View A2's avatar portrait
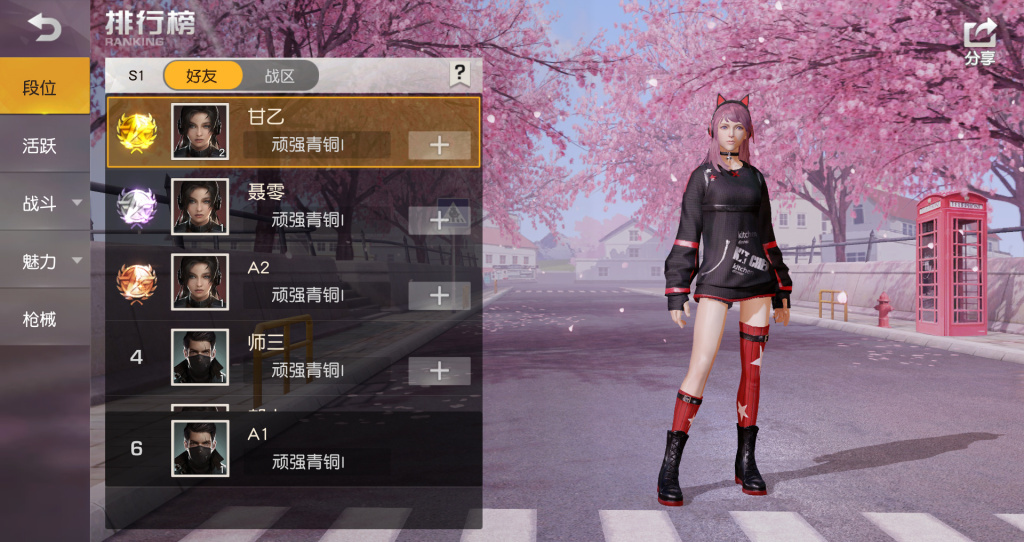 (200, 281)
